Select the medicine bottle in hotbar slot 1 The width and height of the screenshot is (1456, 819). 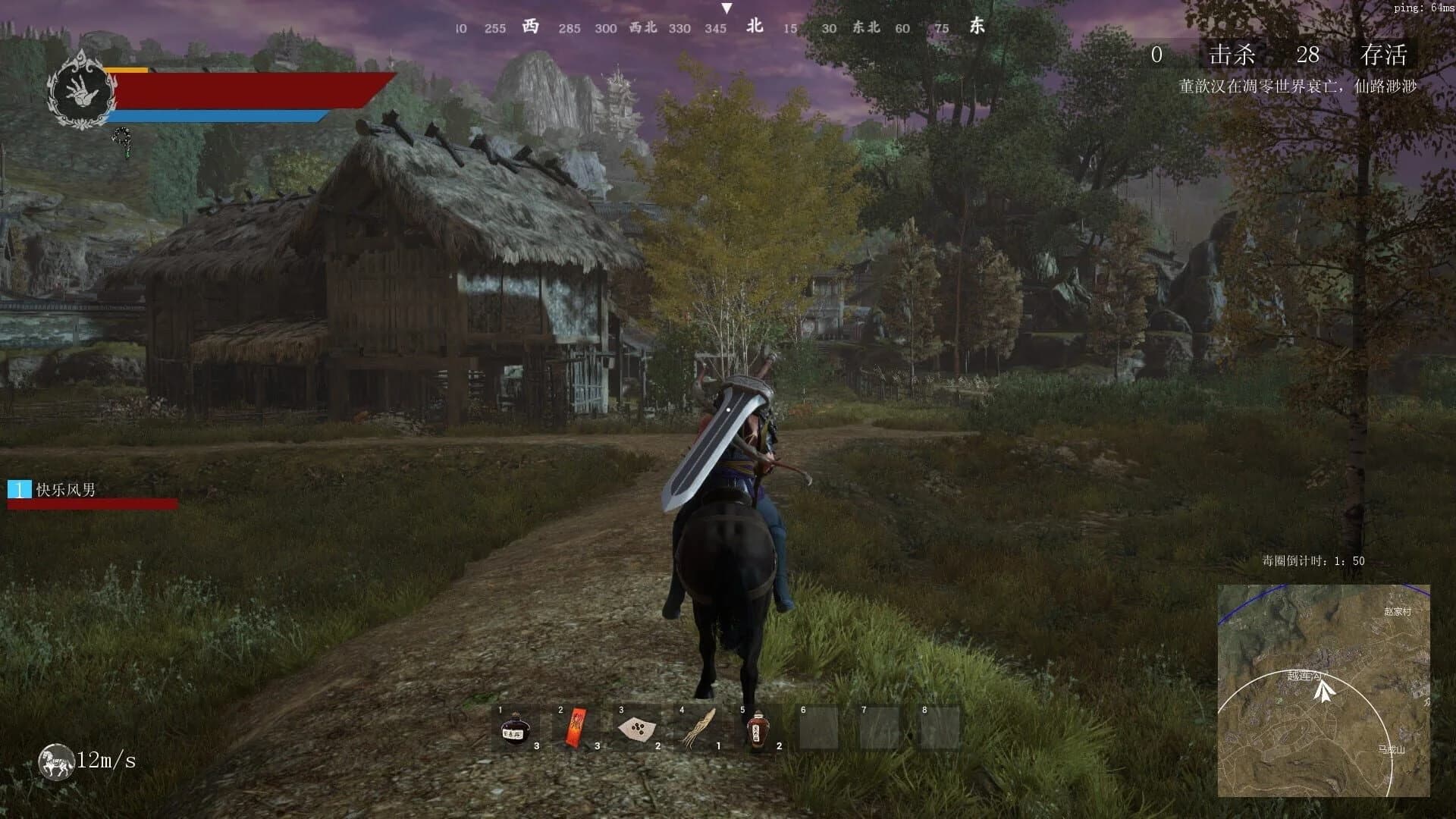coord(514,726)
